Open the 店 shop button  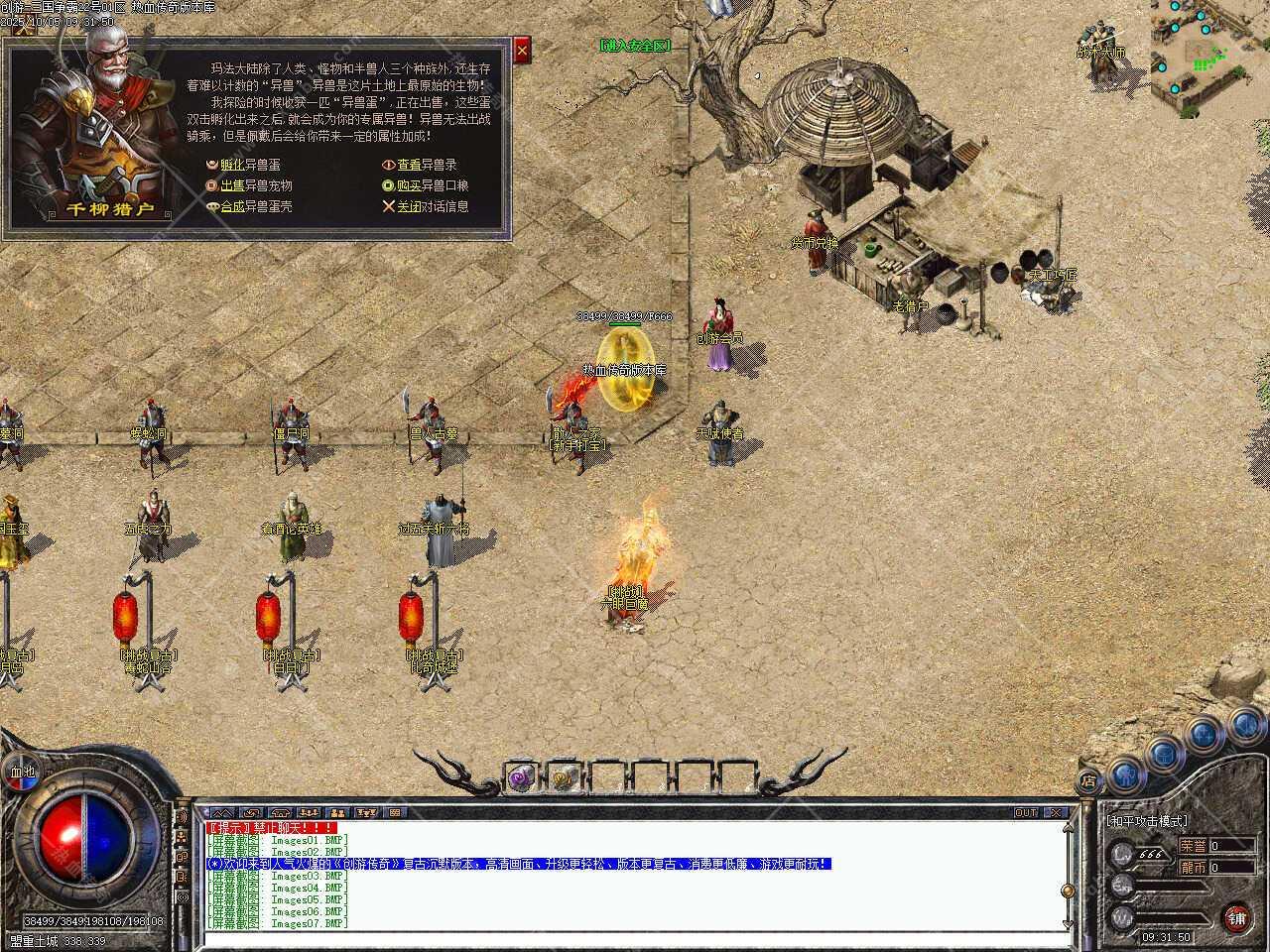[x=1088, y=780]
